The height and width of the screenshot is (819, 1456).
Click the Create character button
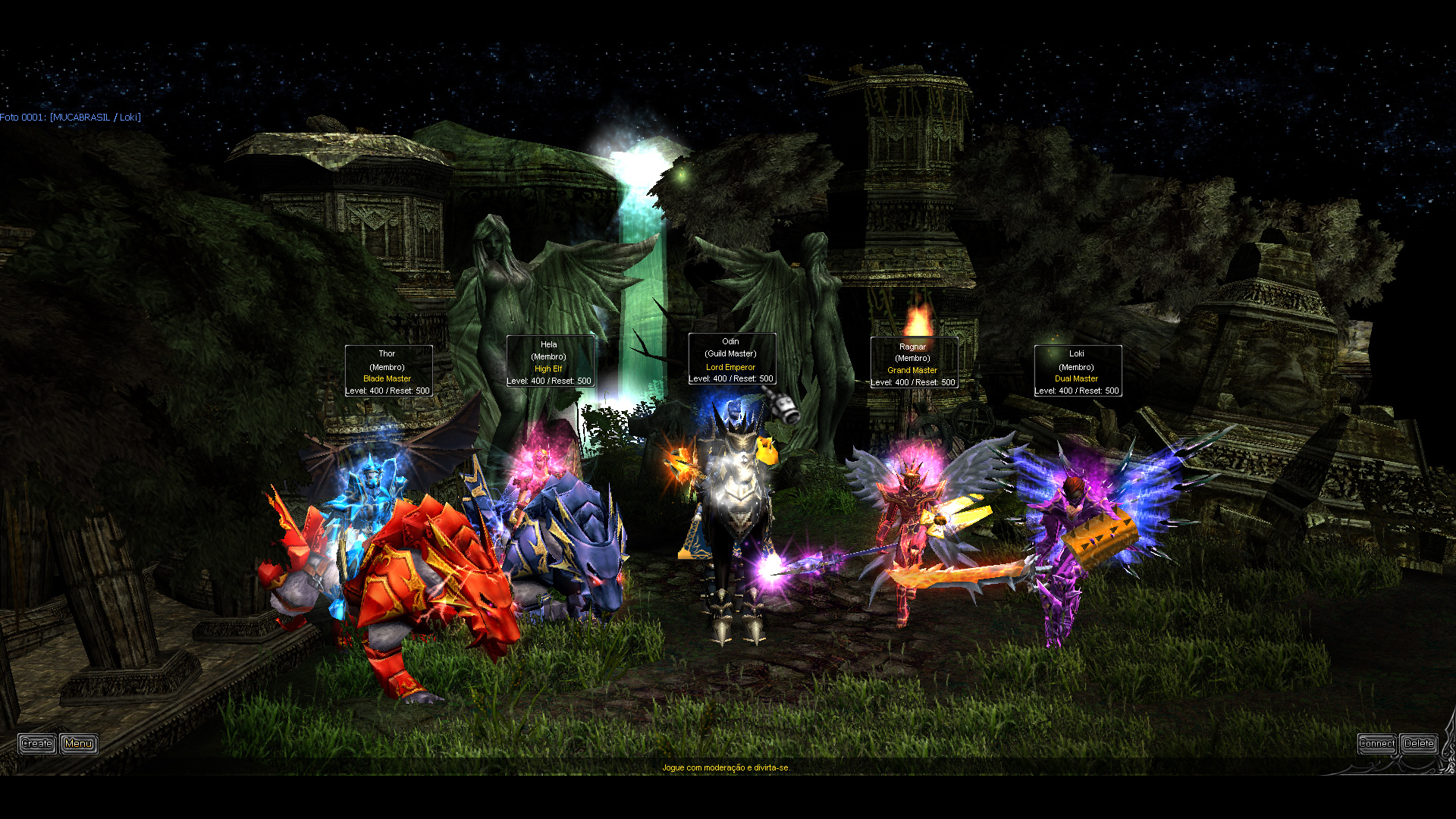pos(36,744)
